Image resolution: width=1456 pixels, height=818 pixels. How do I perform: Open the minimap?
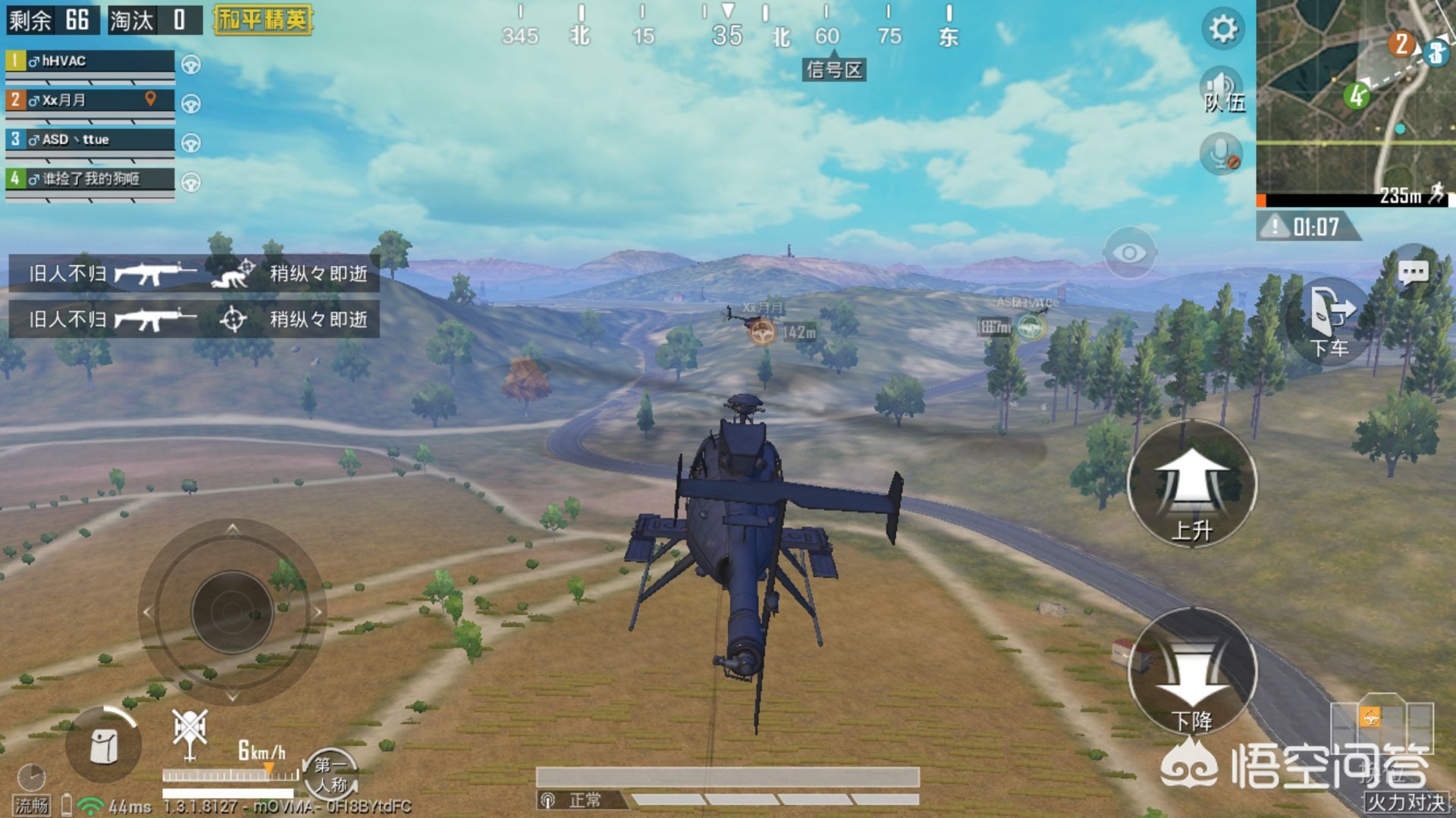(1355, 99)
